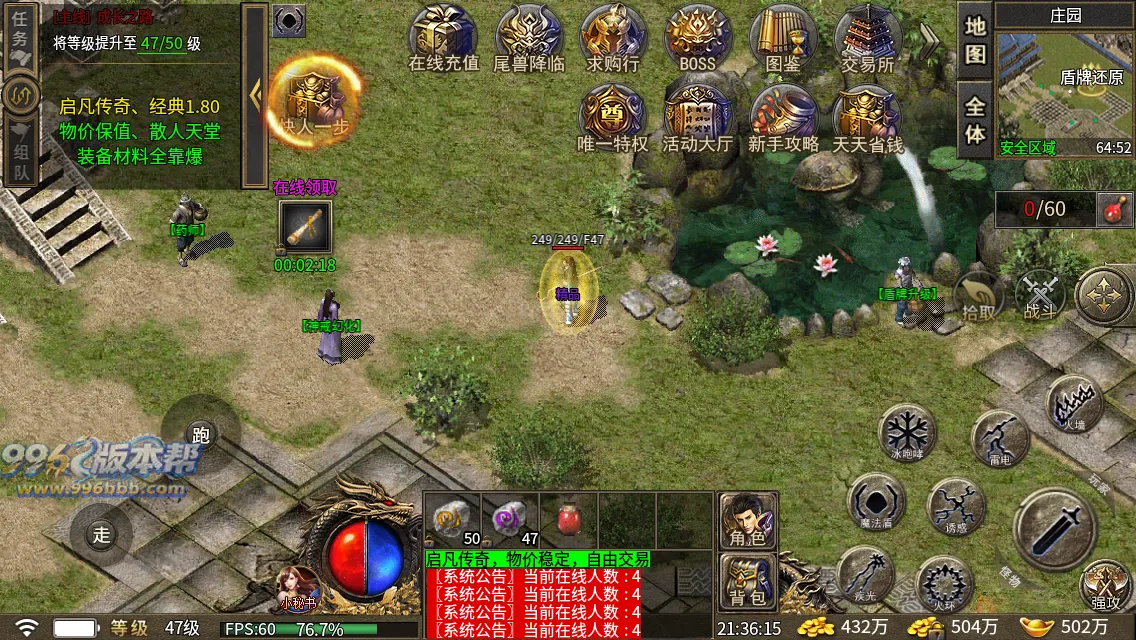
Task: Open the 活动大厅 events hall
Action: (x=698, y=118)
